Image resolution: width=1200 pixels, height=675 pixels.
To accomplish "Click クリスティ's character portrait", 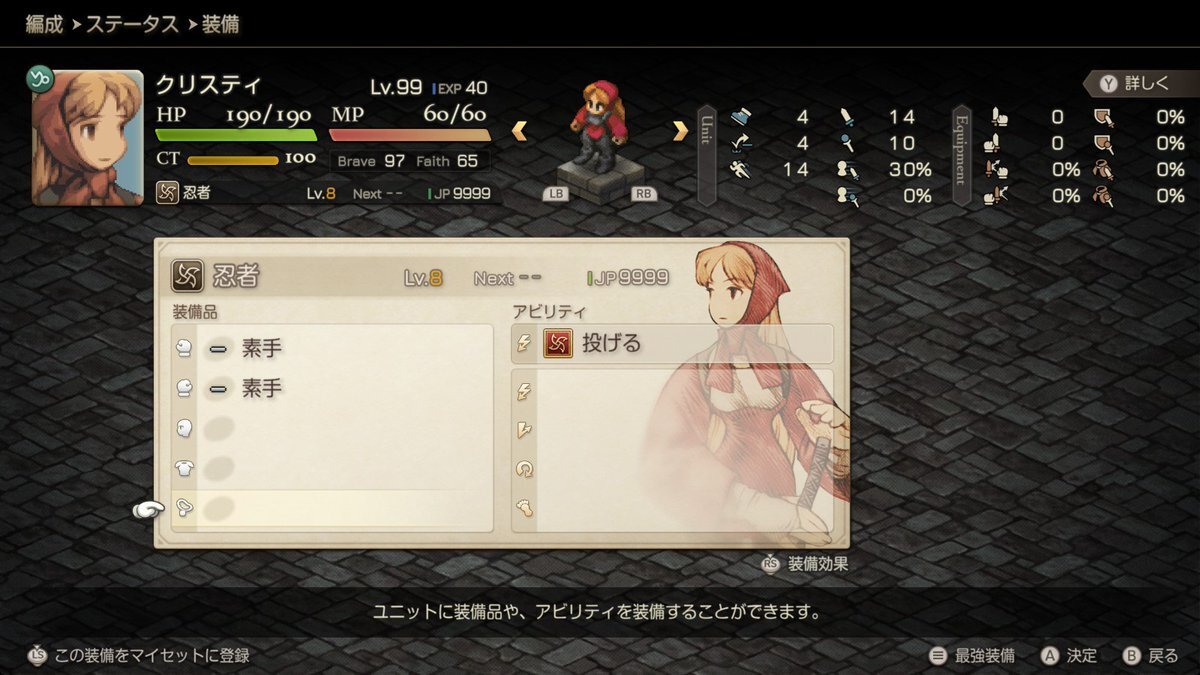I will pyautogui.click(x=87, y=137).
